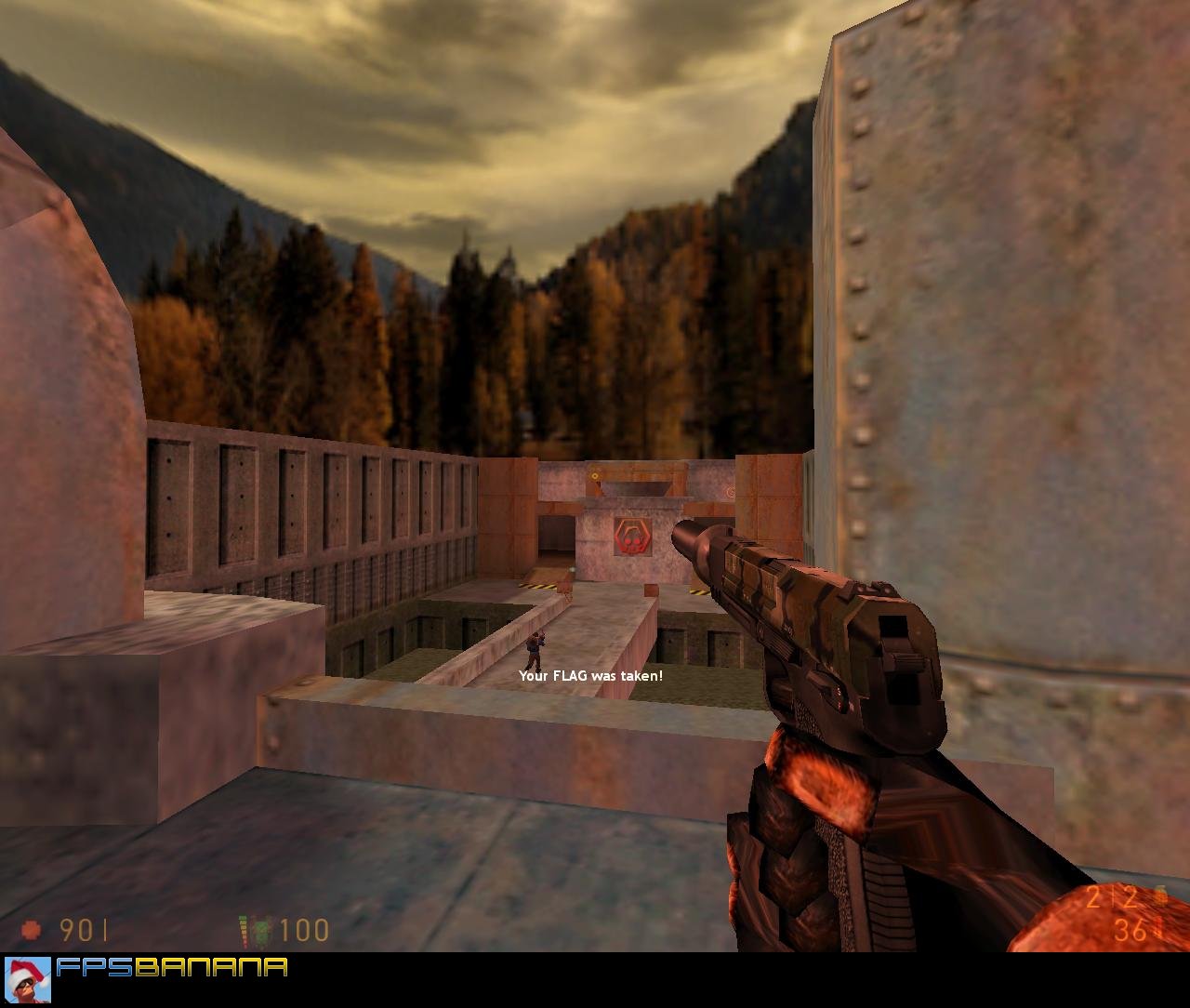
Task: Select the grenade ammo icon near 36
Action: click(1157, 932)
